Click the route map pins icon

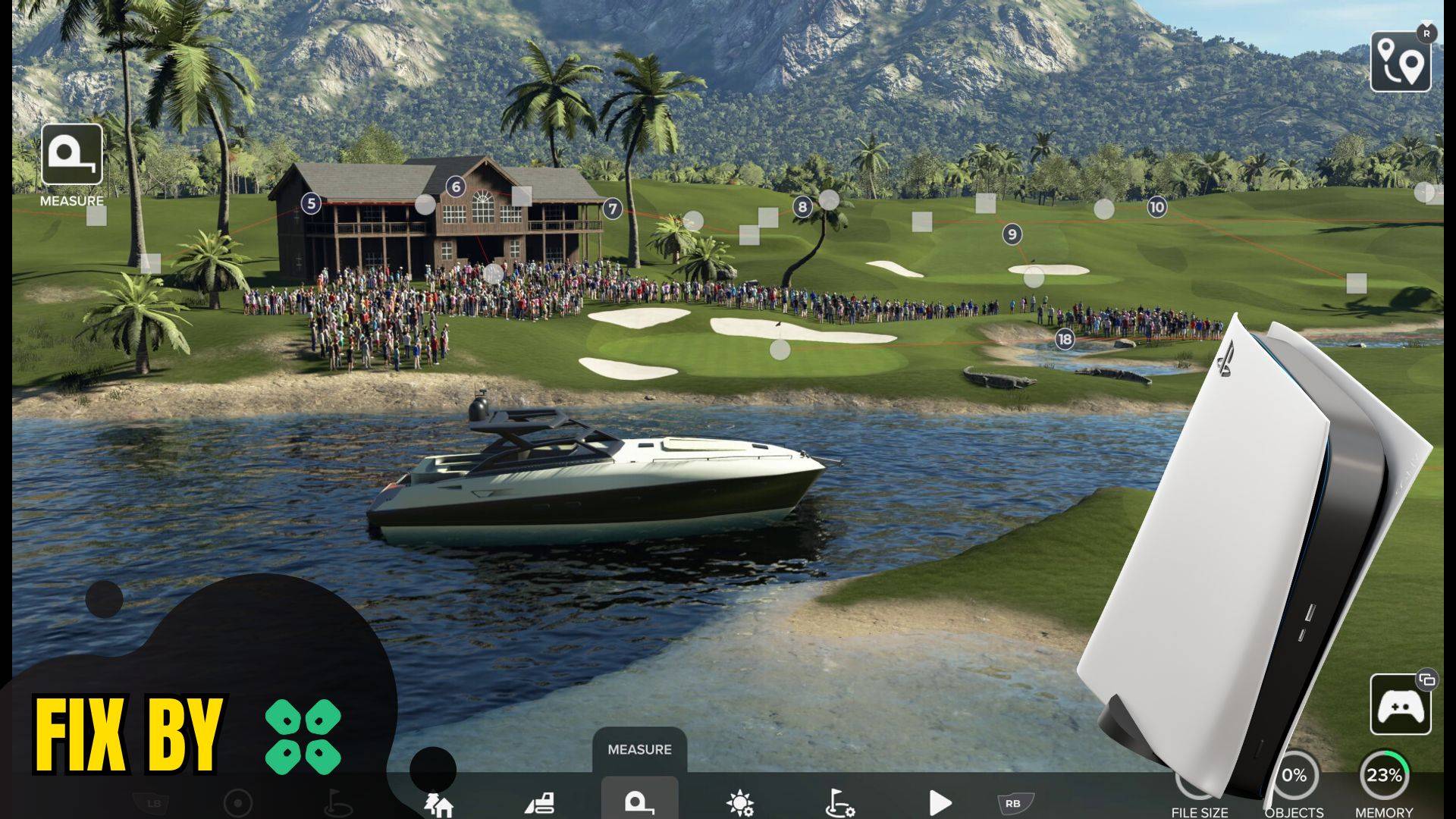pyautogui.click(x=1400, y=61)
